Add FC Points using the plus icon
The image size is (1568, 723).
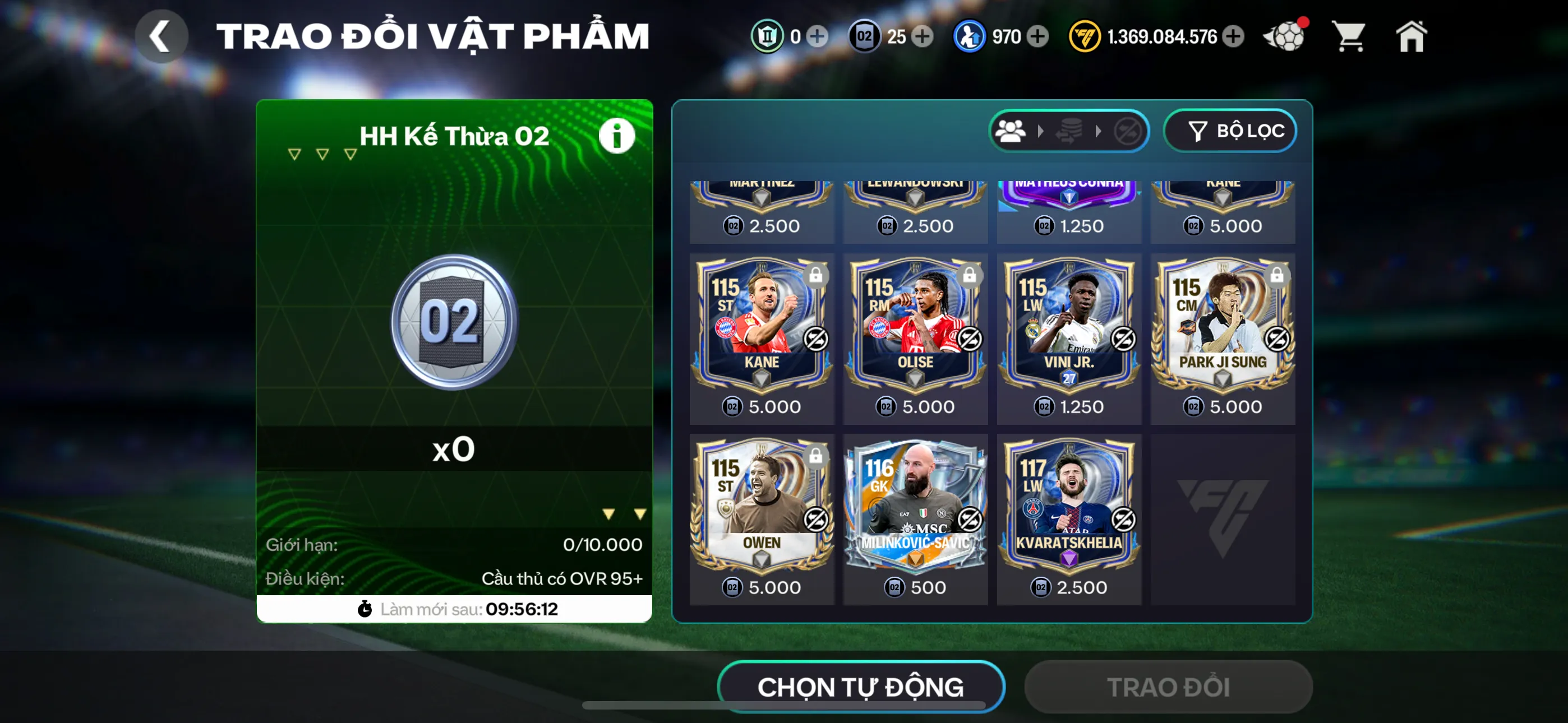(x=1233, y=36)
